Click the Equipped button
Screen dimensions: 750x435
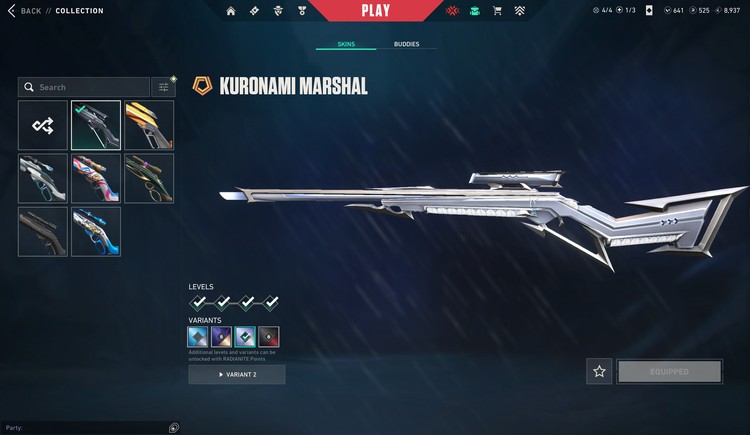click(x=669, y=371)
